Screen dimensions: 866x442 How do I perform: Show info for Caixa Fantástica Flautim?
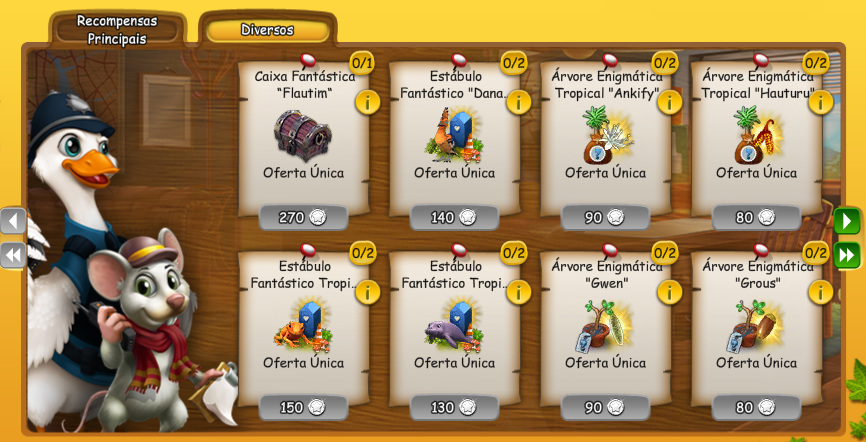point(368,101)
